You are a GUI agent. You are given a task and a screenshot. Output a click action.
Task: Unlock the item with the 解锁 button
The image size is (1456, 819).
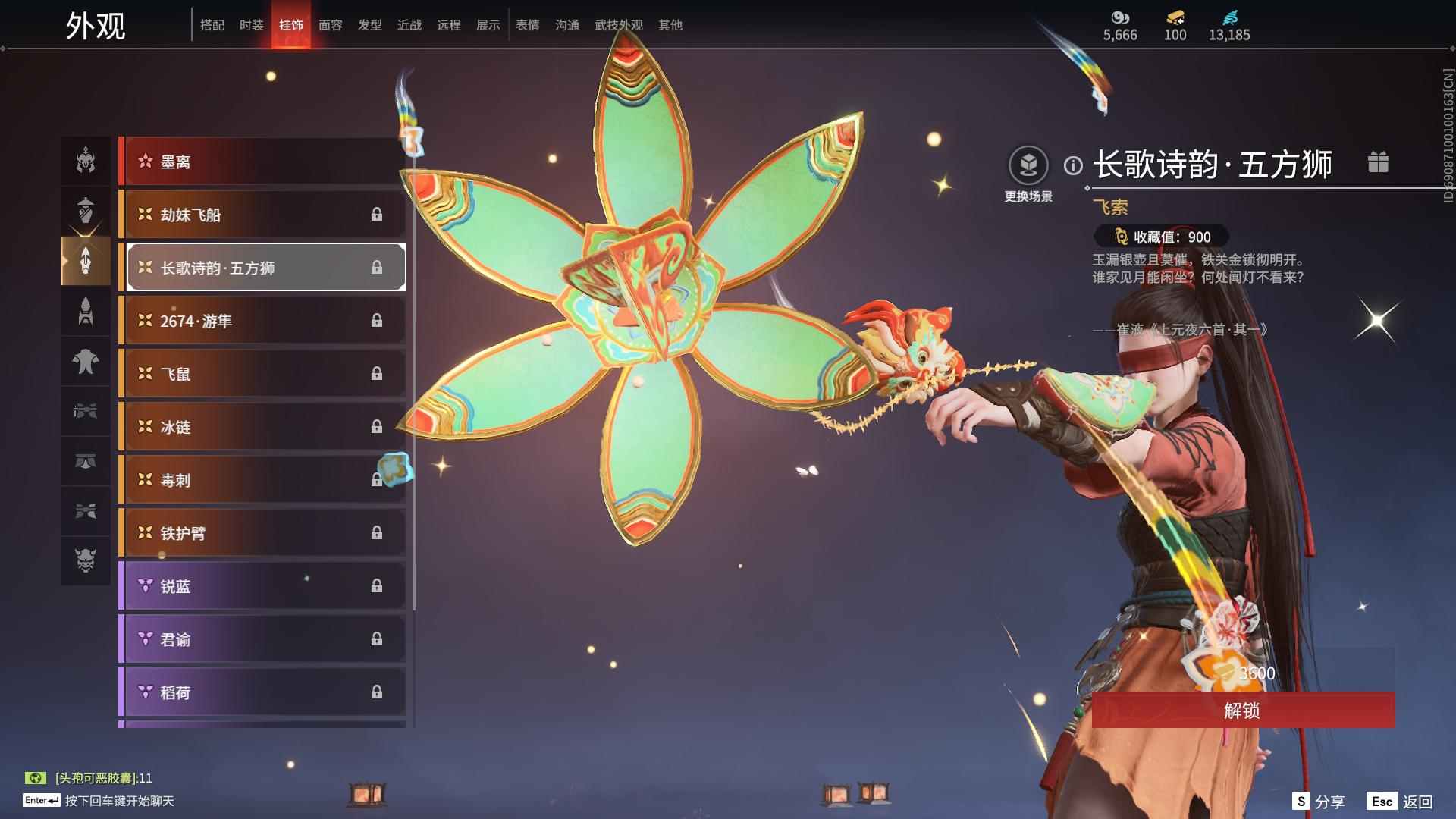[1242, 711]
